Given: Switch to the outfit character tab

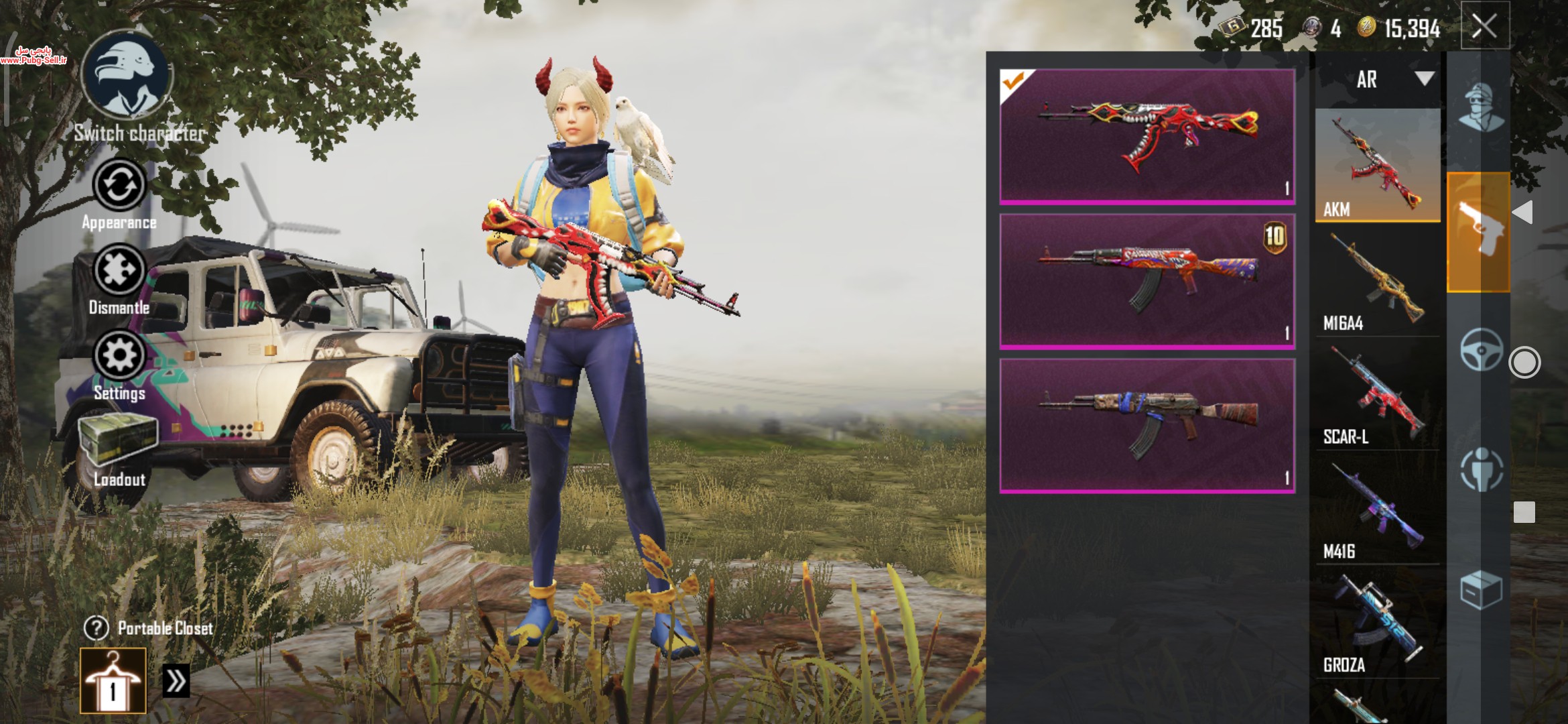Looking at the screenshot, I should (1480, 107).
